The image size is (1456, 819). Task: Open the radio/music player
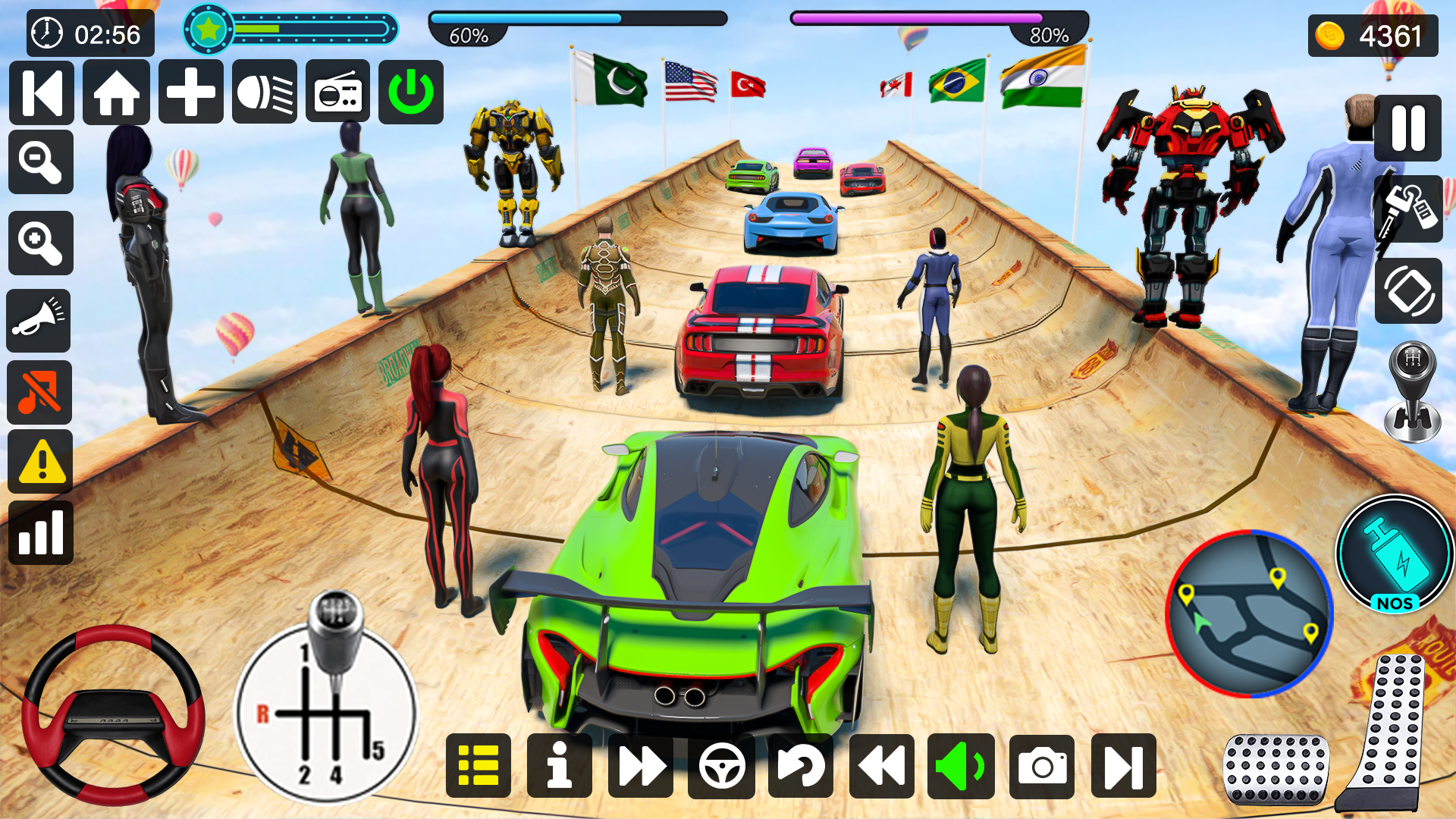pos(337,93)
